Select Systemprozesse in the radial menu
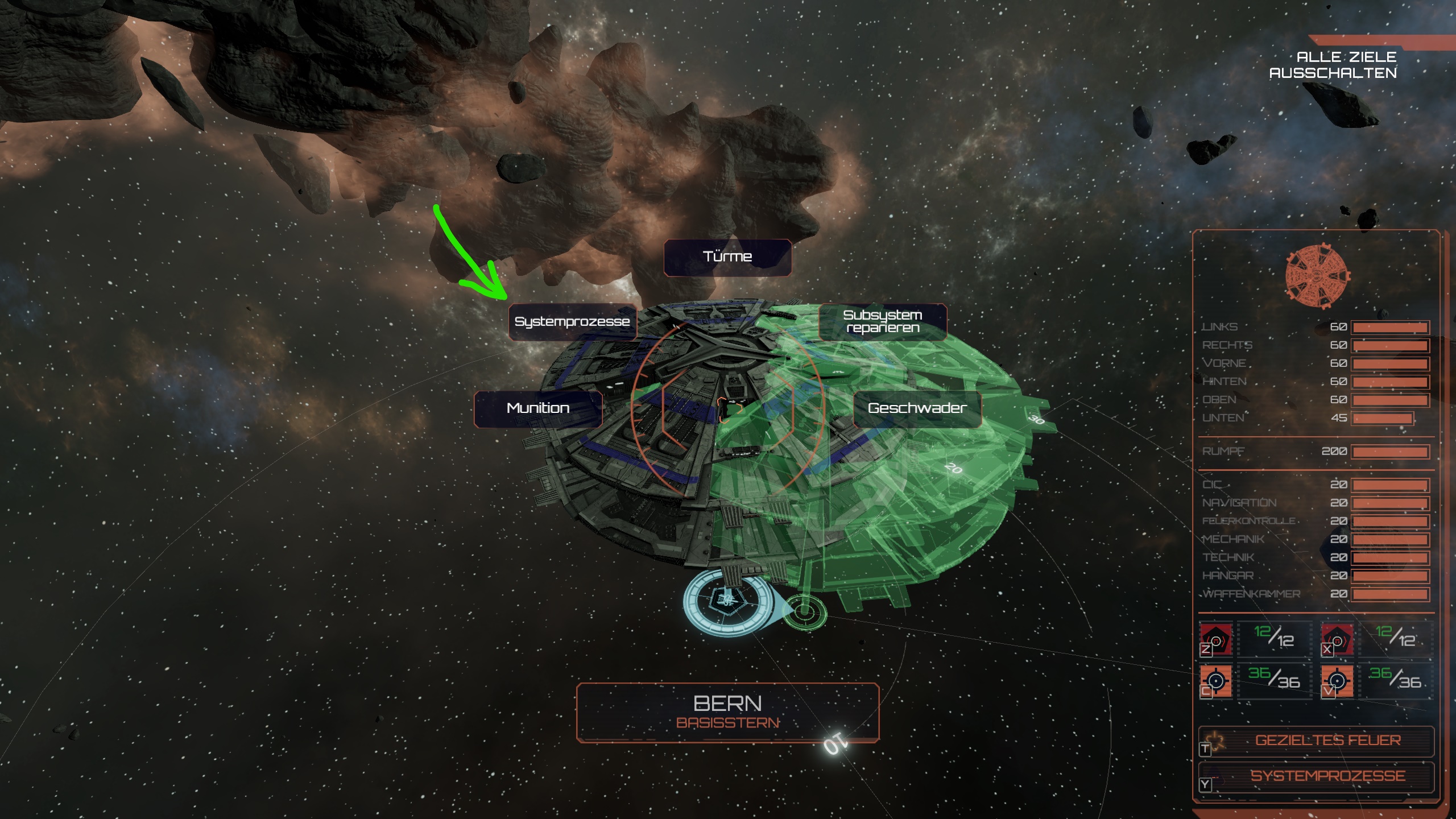This screenshot has width=1456, height=819. [572, 322]
